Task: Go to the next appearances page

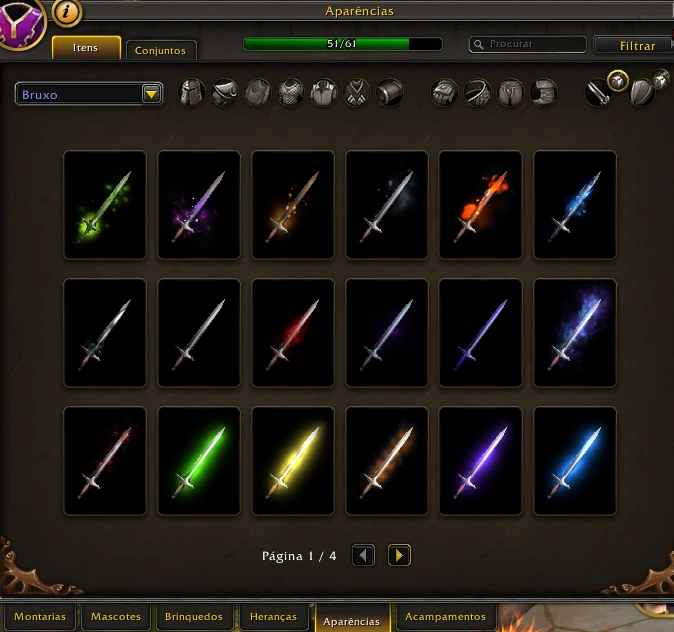Action: pyautogui.click(x=399, y=555)
